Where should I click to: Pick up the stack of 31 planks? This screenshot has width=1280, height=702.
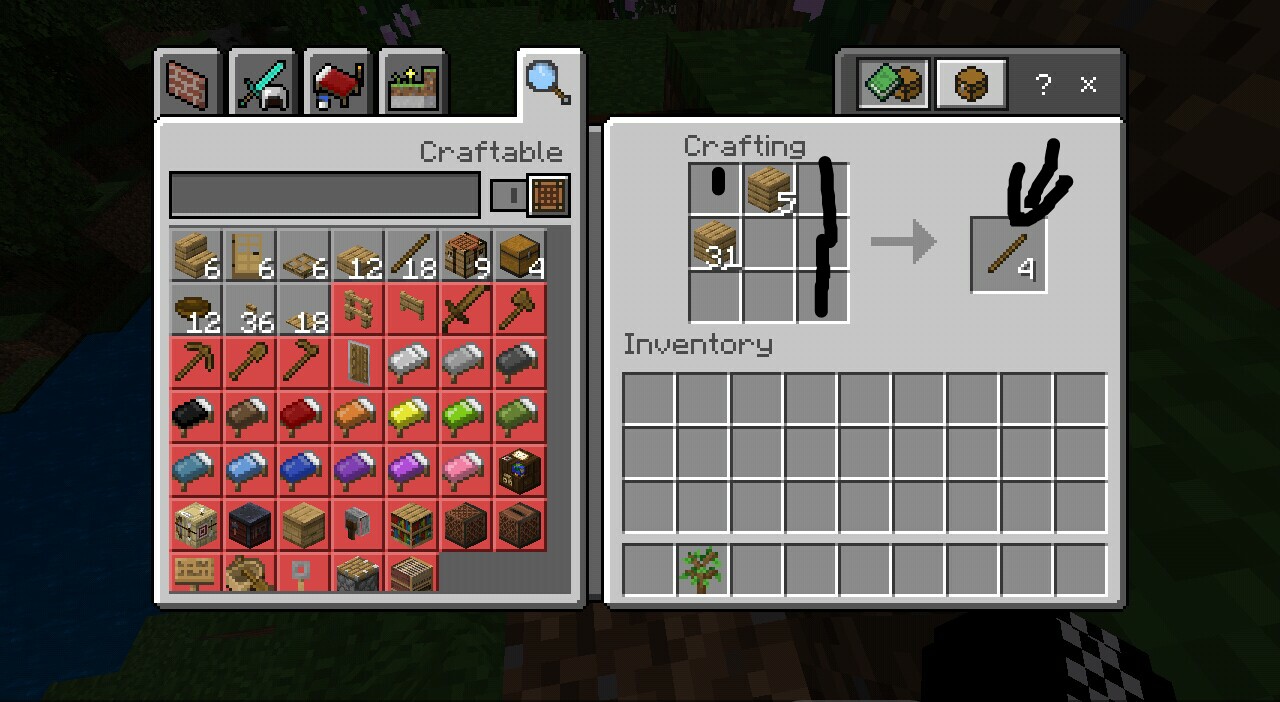pos(715,244)
